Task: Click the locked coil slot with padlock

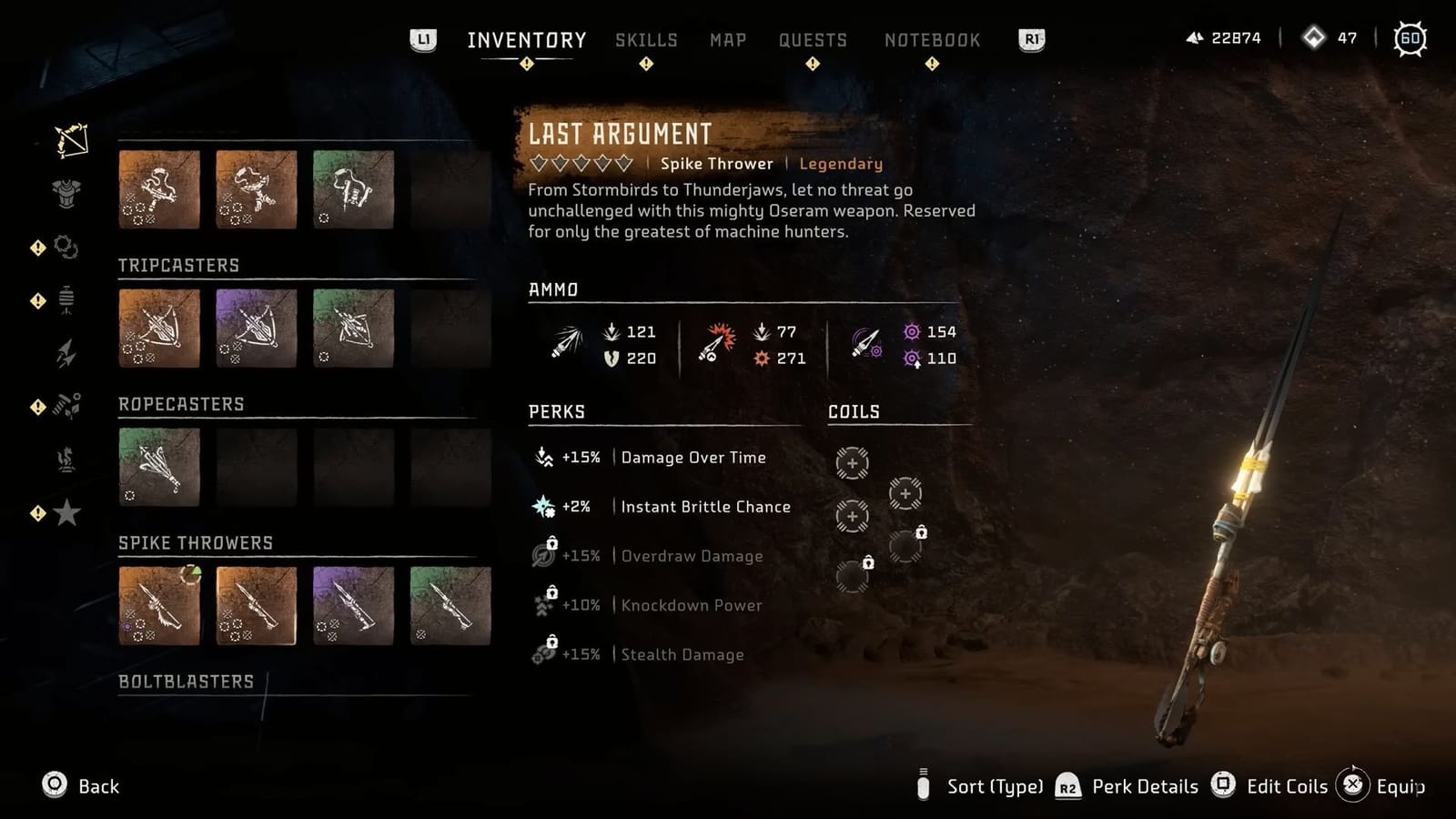Action: click(x=905, y=543)
